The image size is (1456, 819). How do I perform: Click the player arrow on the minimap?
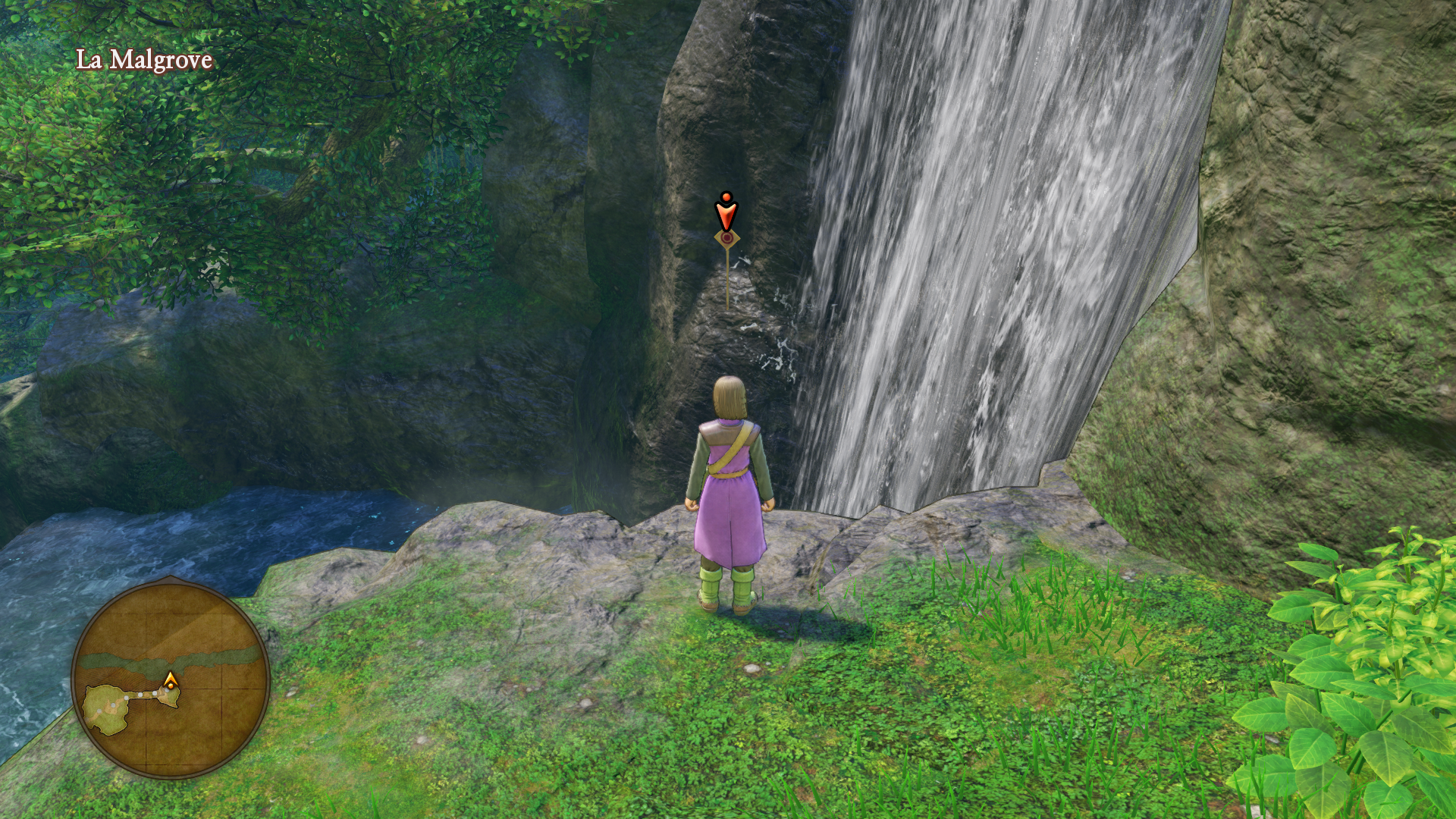point(171,679)
